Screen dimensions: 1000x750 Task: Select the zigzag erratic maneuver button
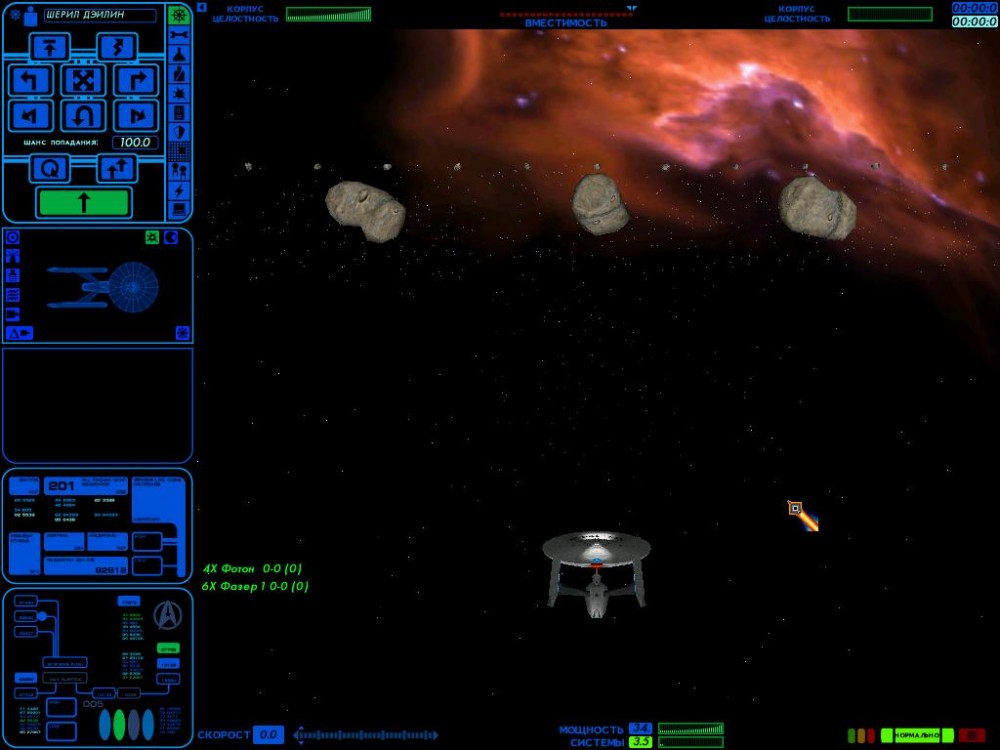(116, 47)
